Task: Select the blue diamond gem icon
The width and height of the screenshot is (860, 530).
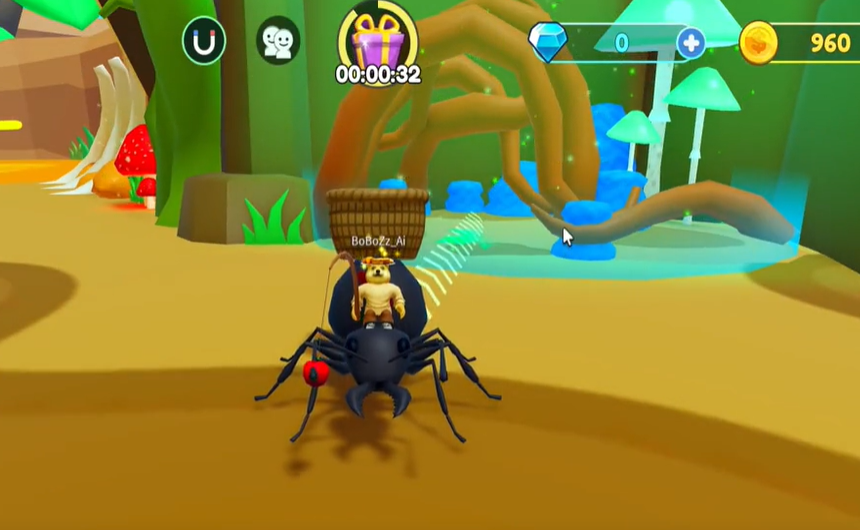Action: click(547, 41)
